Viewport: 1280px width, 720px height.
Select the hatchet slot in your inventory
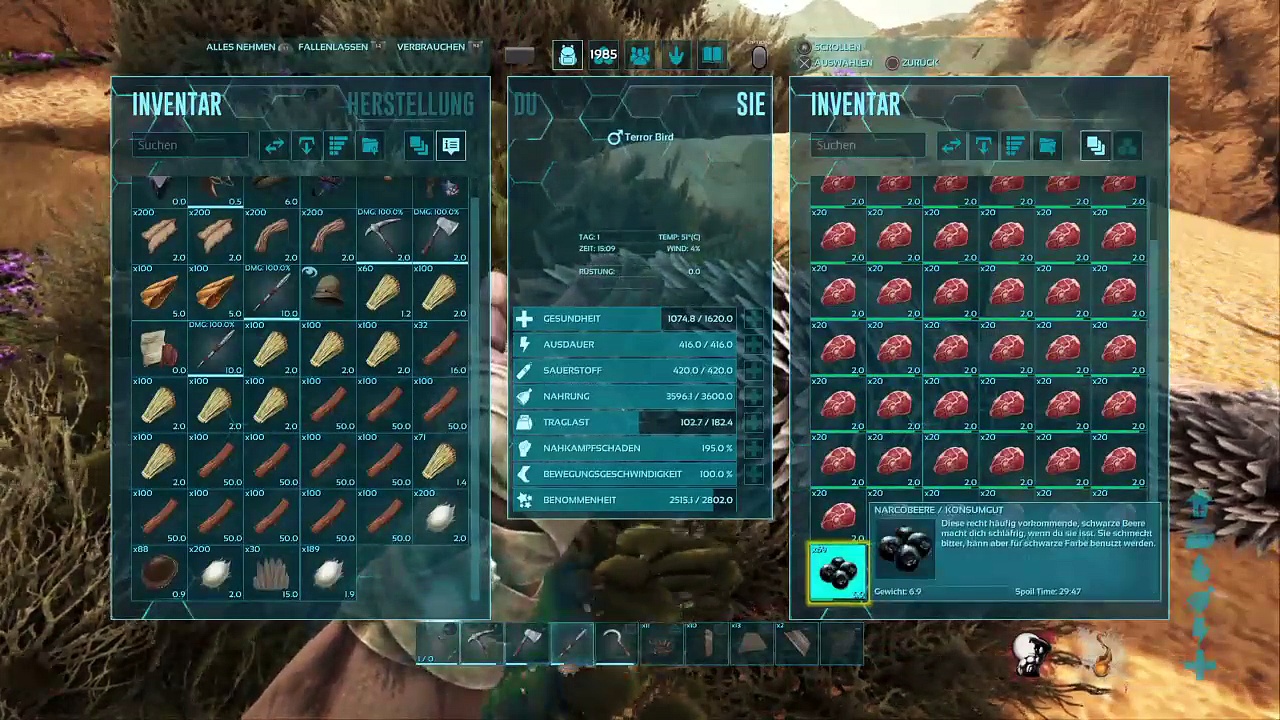click(440, 236)
